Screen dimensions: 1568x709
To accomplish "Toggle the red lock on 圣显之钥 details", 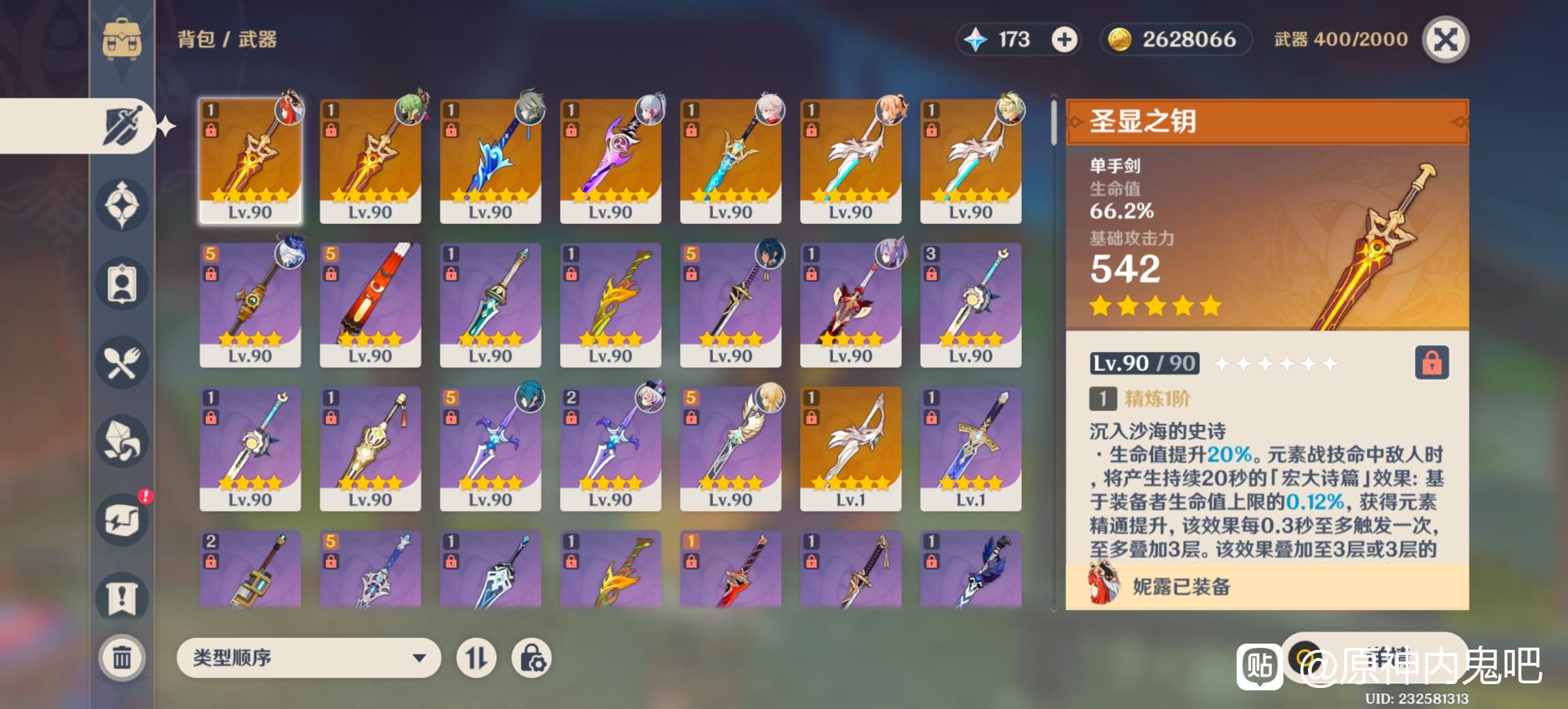I will pyautogui.click(x=1431, y=363).
